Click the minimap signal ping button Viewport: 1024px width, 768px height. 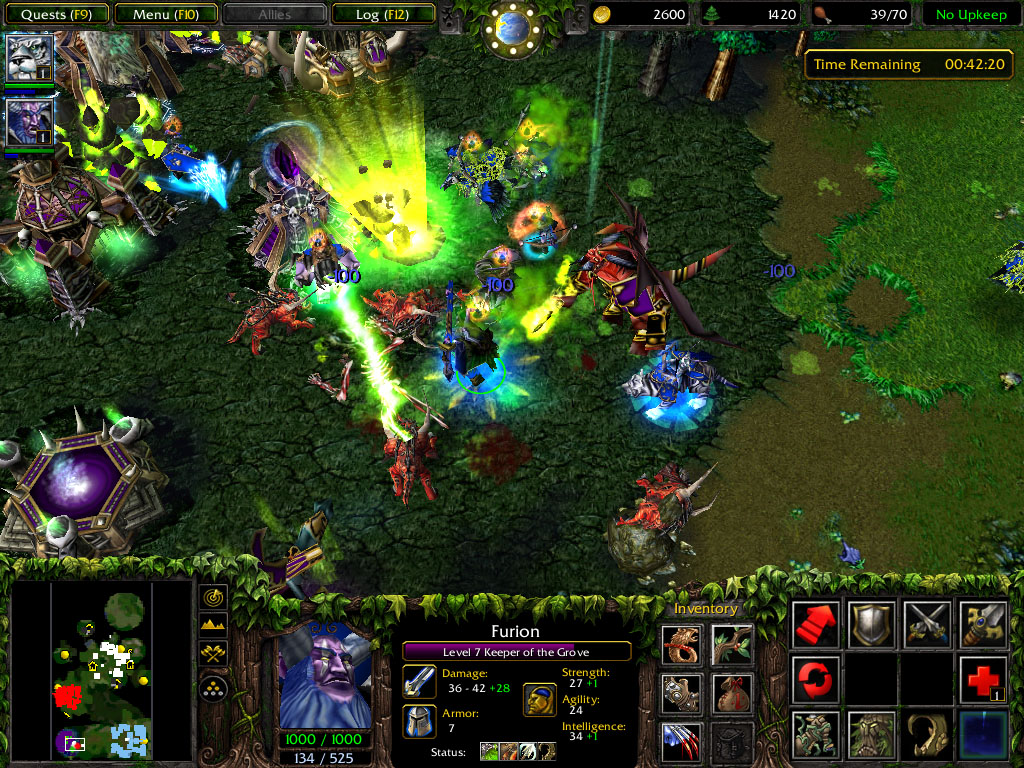pyautogui.click(x=214, y=598)
